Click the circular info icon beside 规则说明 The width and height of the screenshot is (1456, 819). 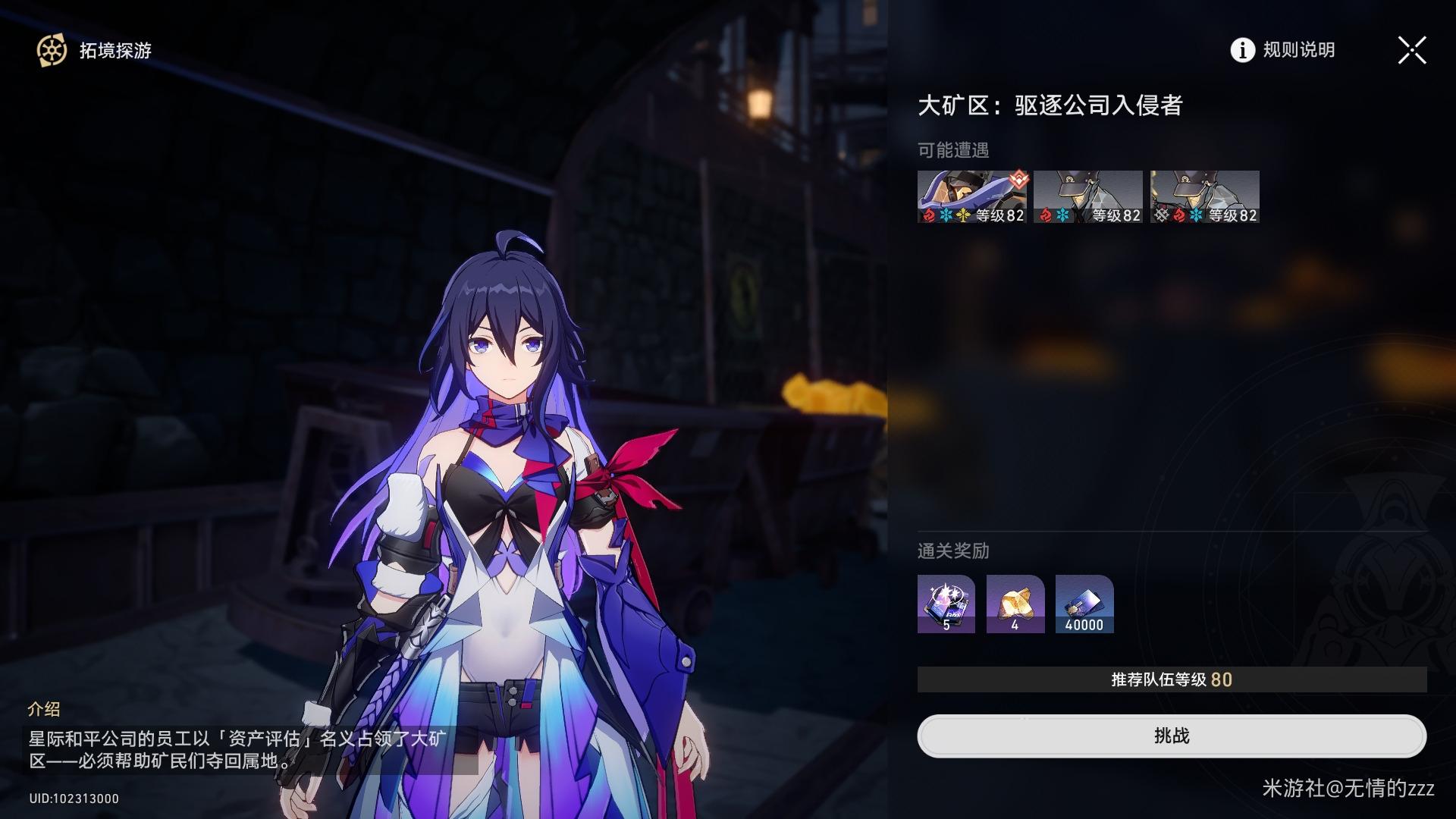click(1241, 50)
